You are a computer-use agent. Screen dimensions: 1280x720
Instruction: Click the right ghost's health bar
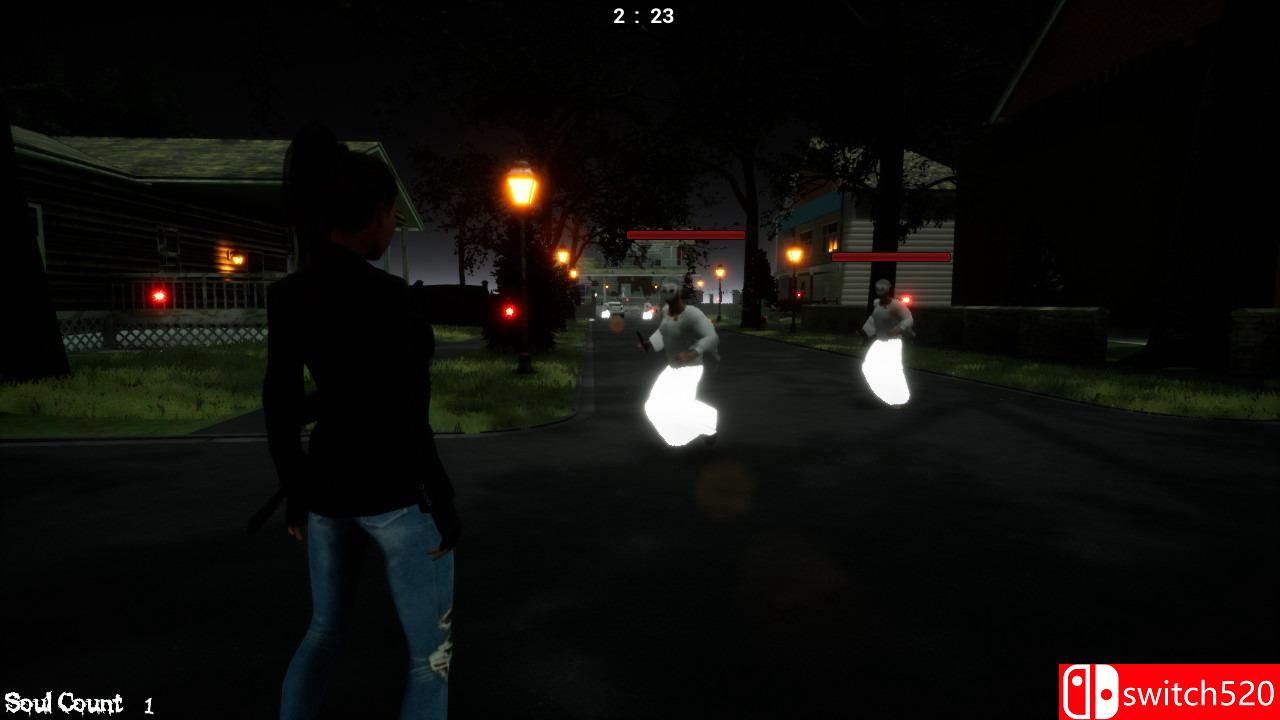[889, 257]
